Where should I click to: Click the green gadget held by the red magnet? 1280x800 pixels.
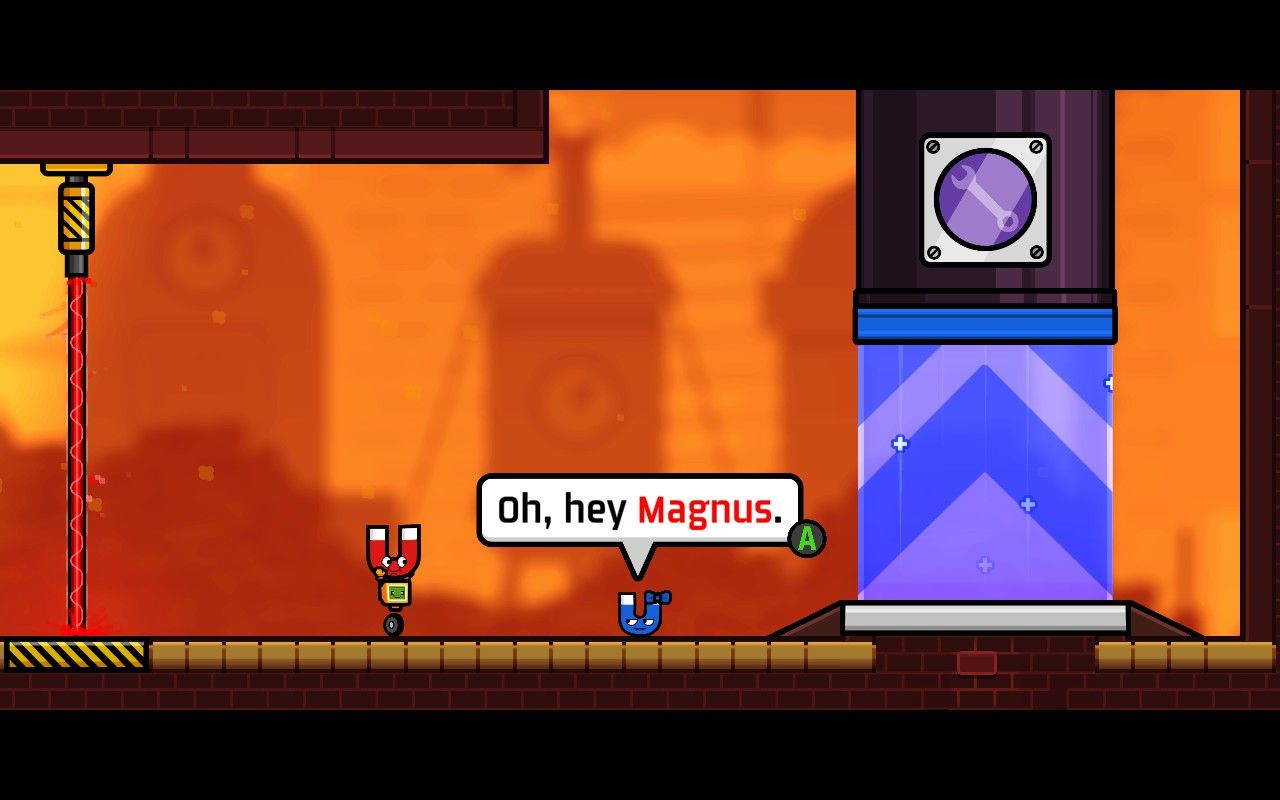(x=394, y=591)
